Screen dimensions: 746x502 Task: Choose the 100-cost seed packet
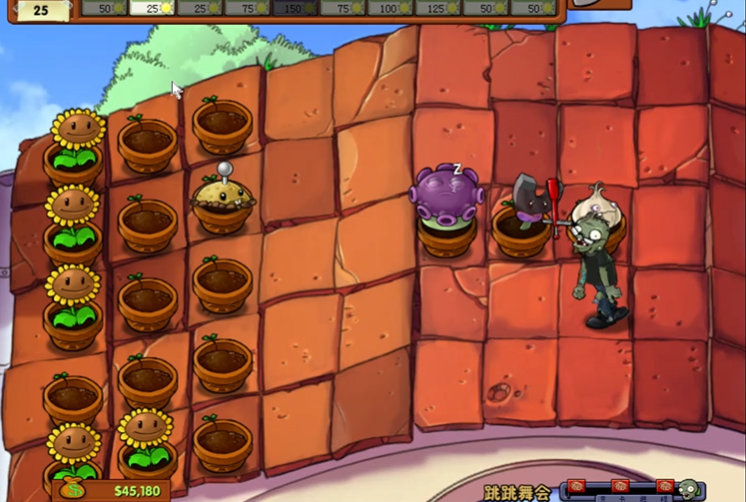coord(390,8)
